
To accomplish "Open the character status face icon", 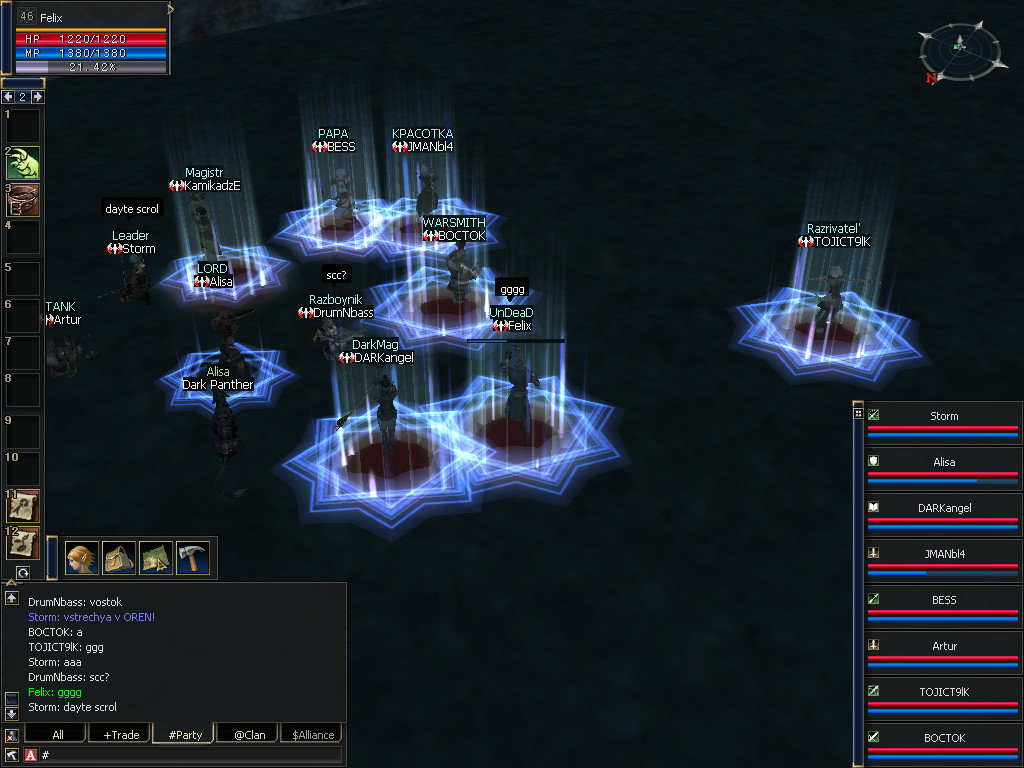I will [82, 557].
